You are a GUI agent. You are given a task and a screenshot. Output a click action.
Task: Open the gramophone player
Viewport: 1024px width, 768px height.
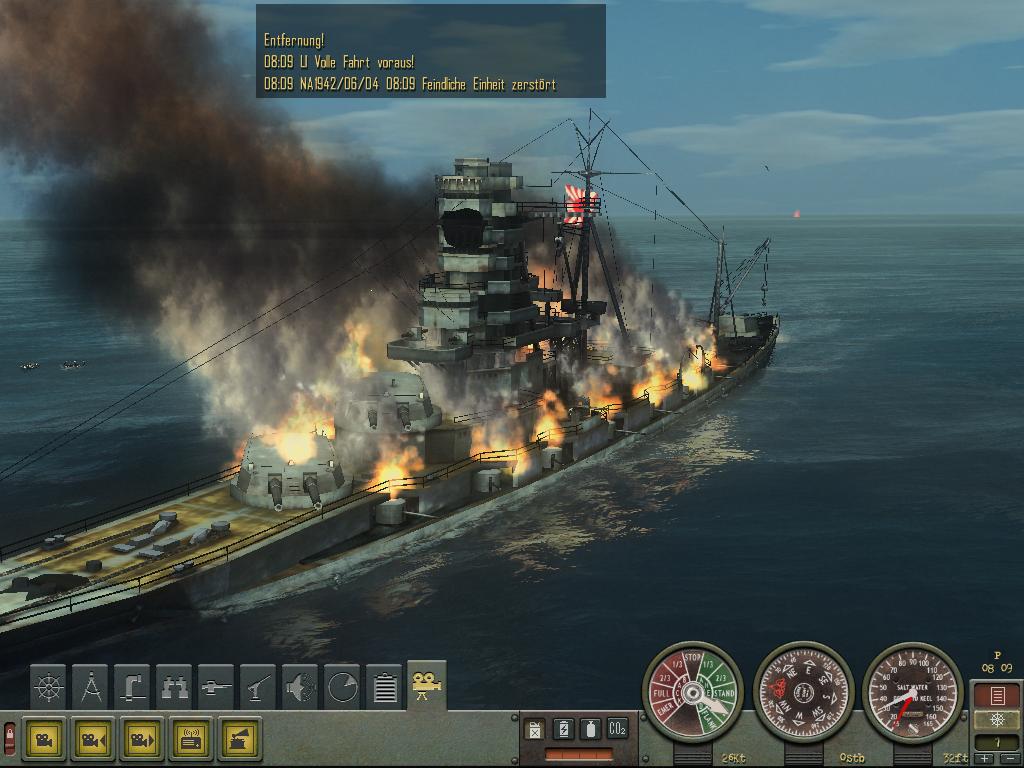239,740
